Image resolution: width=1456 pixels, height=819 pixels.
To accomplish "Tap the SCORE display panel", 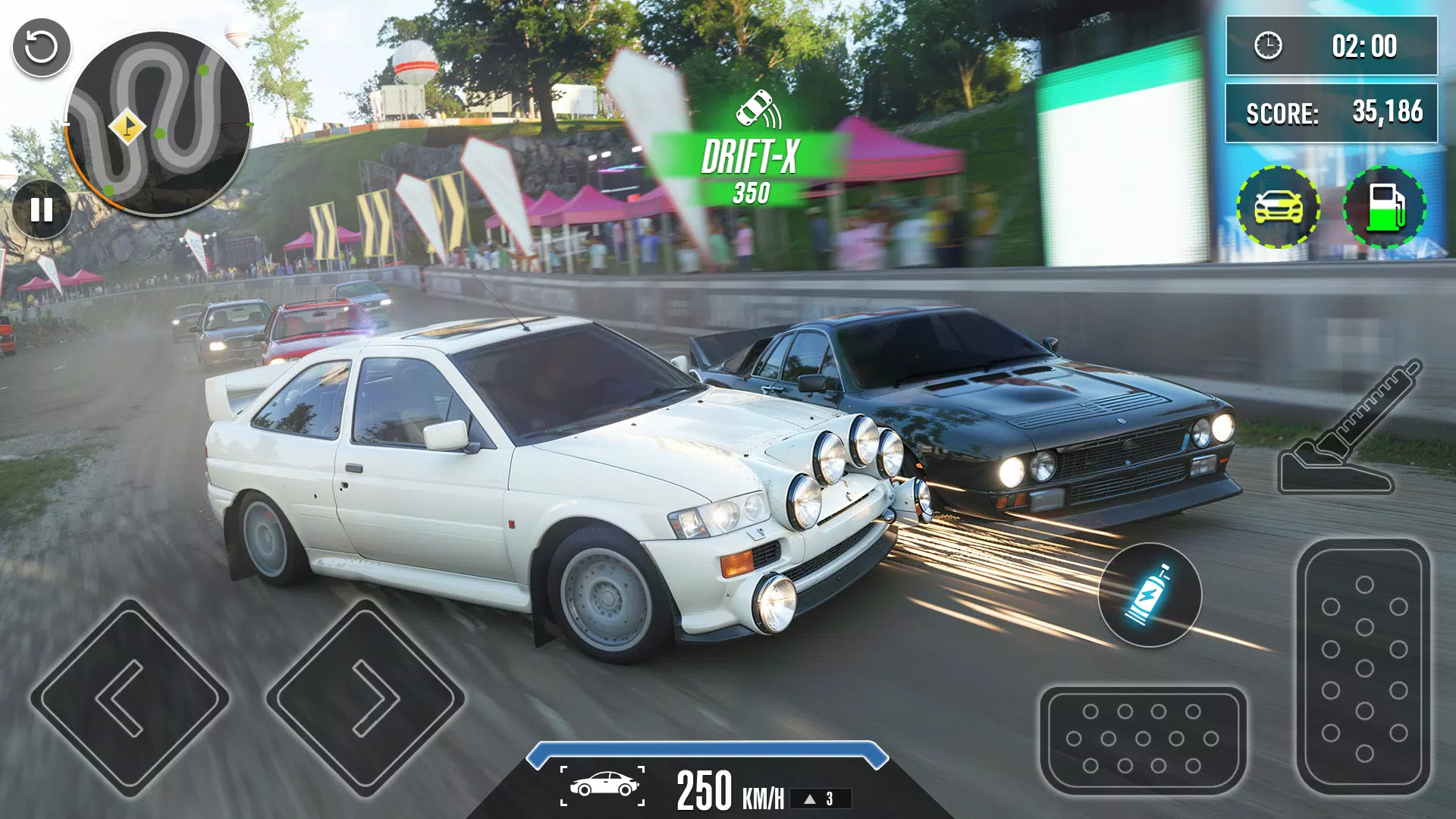I will pos(1331,112).
